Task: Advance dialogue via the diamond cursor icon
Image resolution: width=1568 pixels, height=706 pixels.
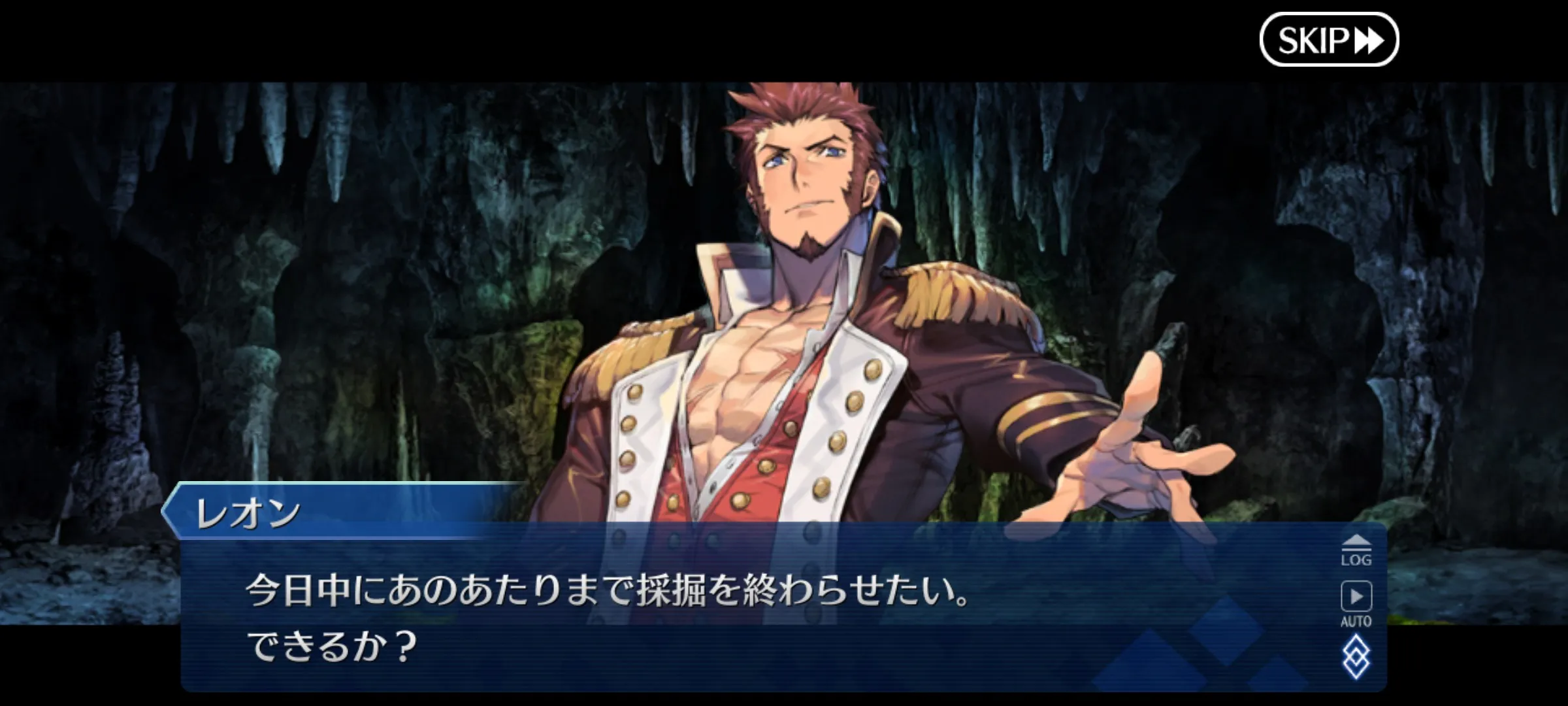Action: (1356, 657)
